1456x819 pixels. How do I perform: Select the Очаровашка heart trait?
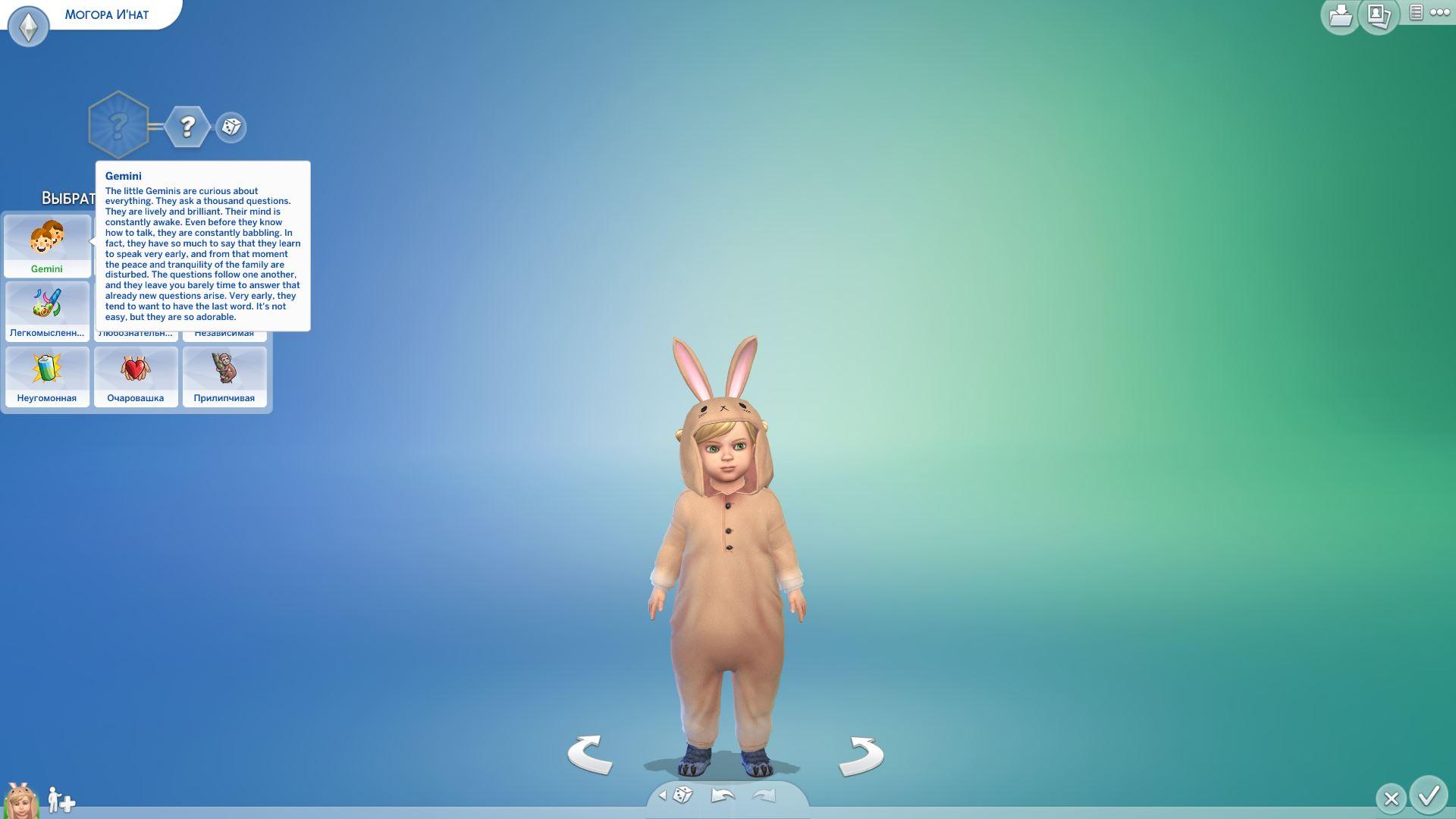(x=136, y=376)
